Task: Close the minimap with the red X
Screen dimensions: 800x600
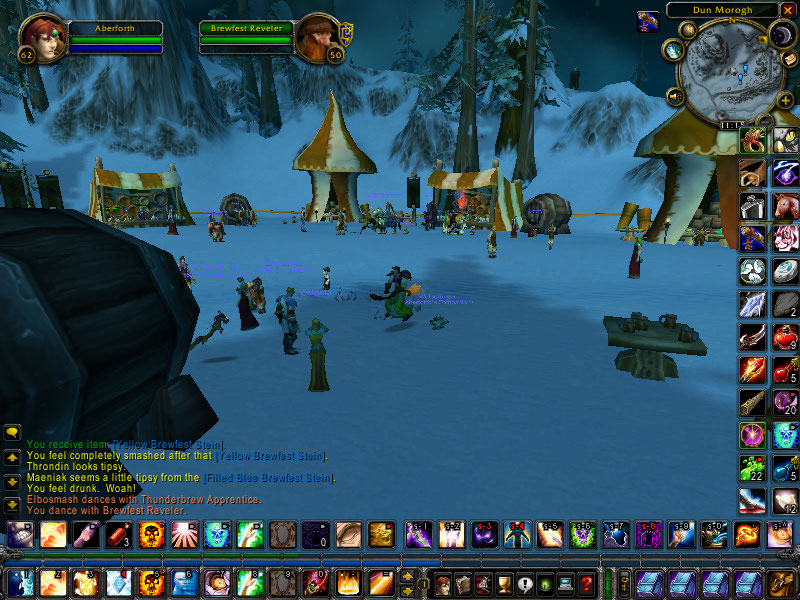Action: click(788, 10)
